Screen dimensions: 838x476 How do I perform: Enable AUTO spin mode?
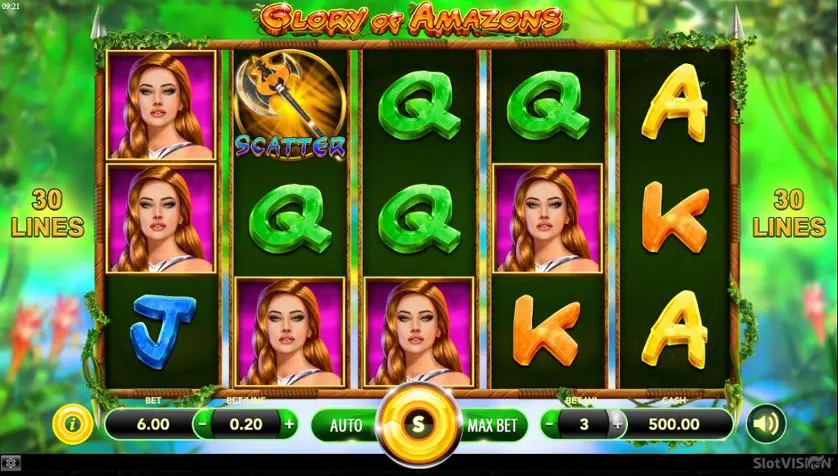346,425
